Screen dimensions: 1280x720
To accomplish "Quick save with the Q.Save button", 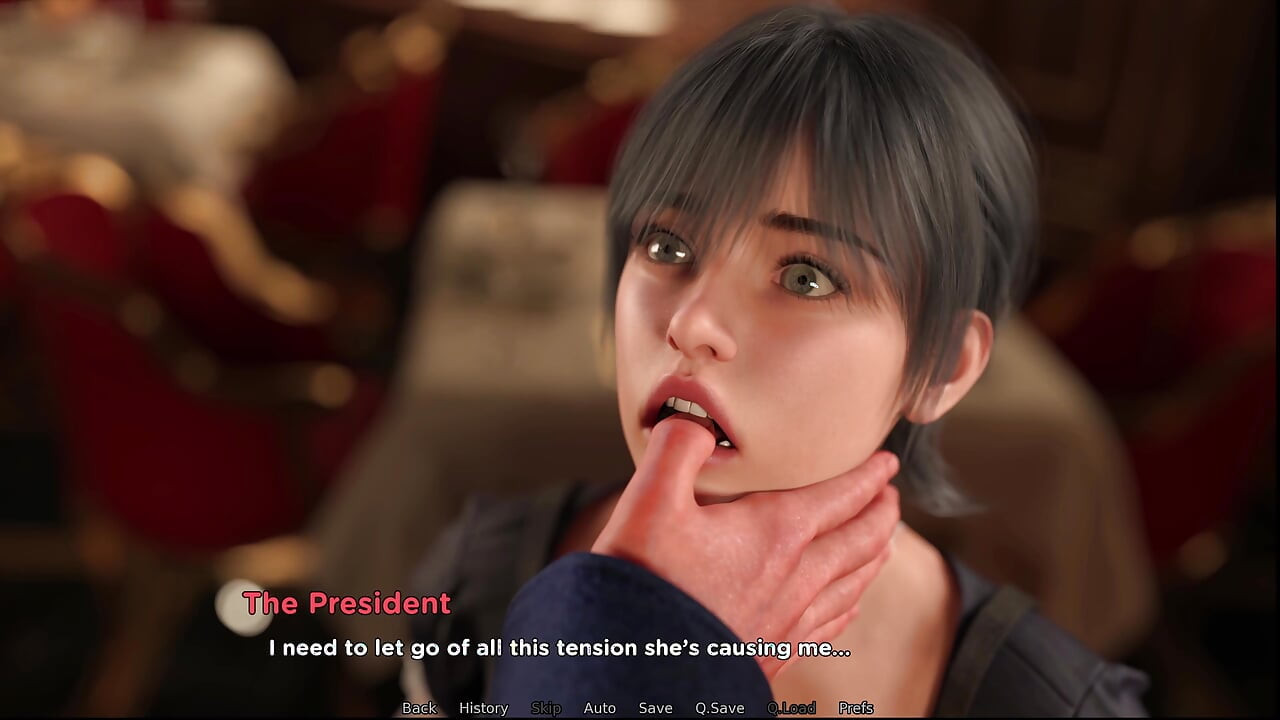I will point(720,708).
